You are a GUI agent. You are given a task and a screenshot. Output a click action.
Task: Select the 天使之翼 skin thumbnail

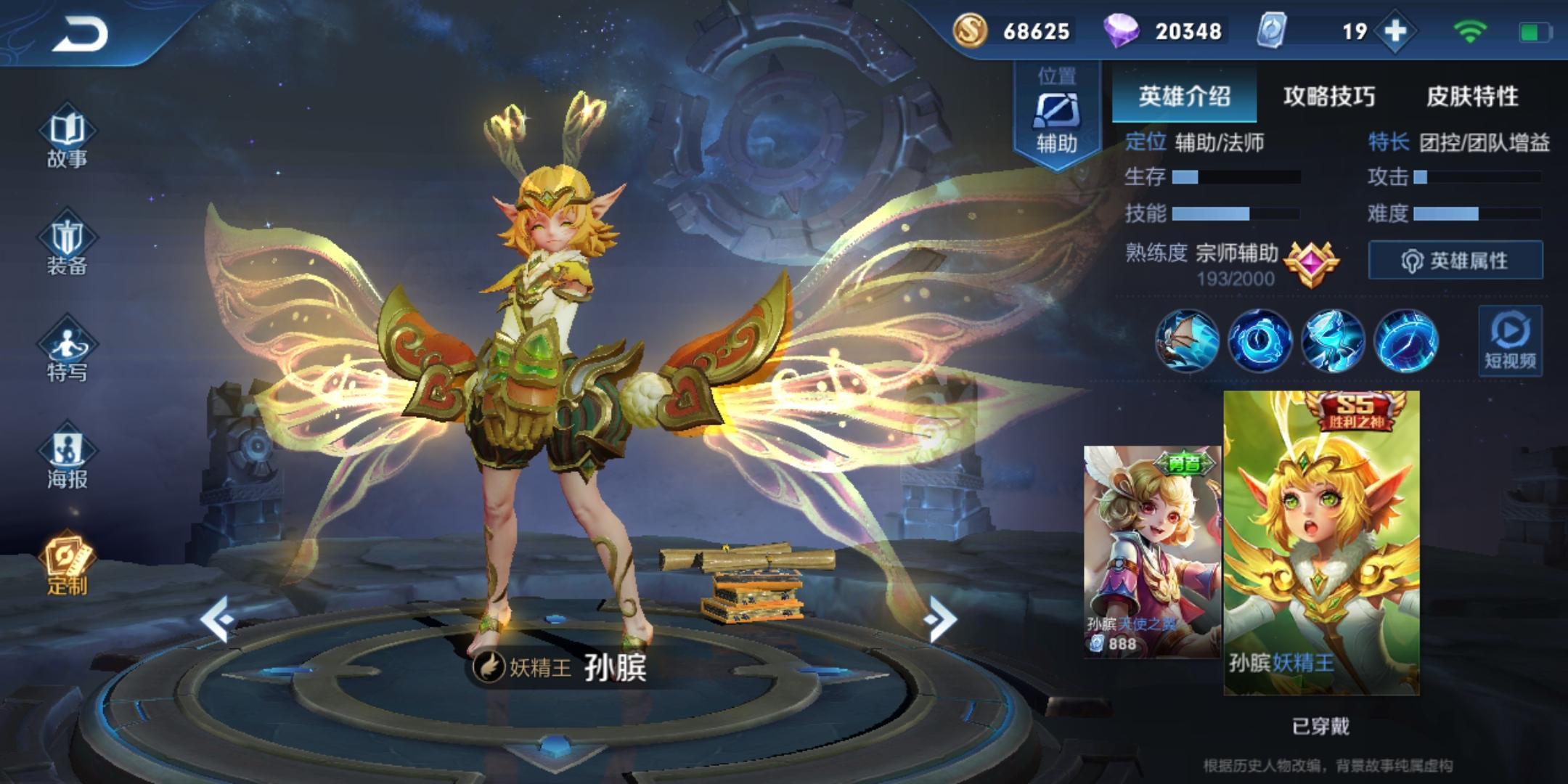pyautogui.click(x=1152, y=552)
